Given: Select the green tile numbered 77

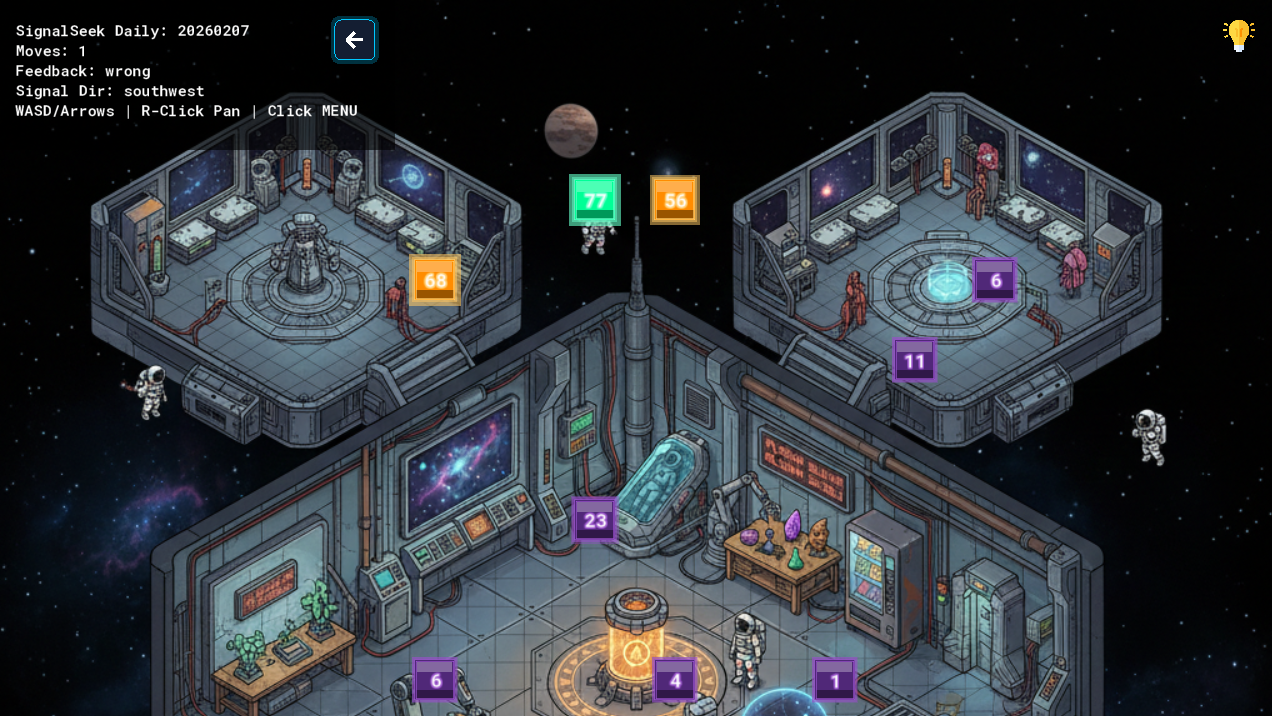Looking at the screenshot, I should pos(595,200).
